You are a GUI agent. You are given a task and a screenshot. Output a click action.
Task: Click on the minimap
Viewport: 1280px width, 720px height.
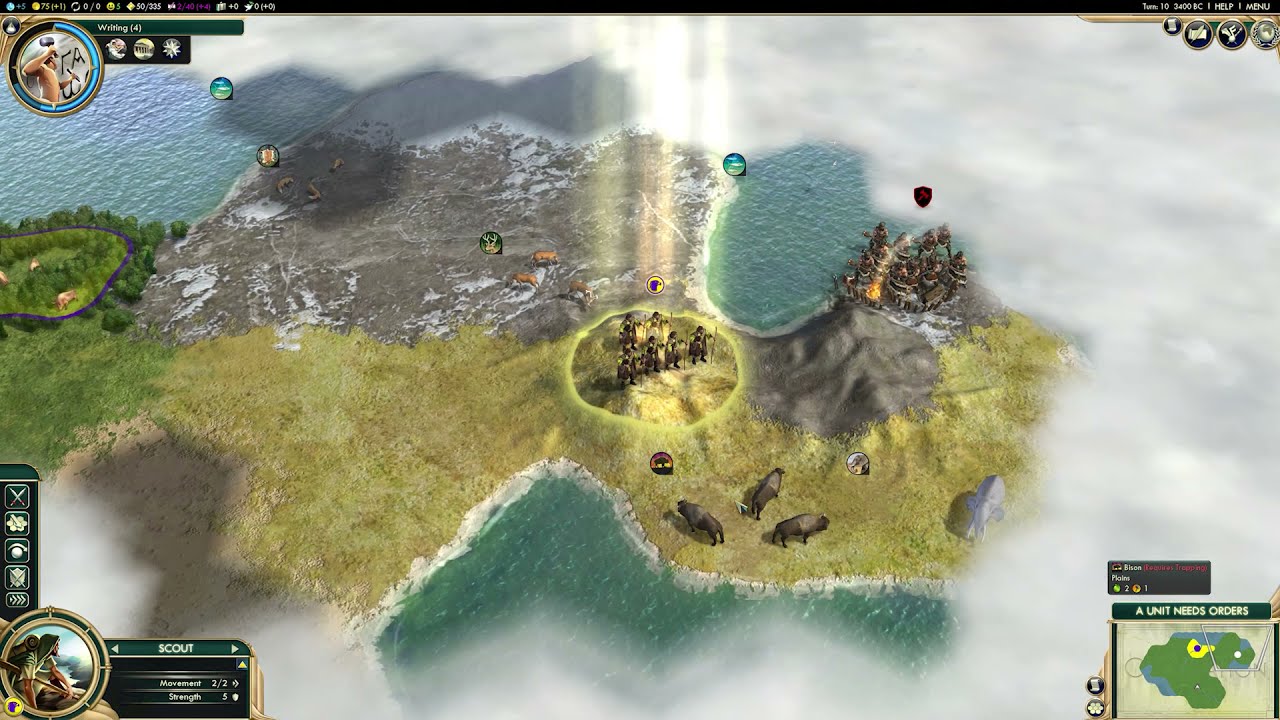(x=1195, y=666)
